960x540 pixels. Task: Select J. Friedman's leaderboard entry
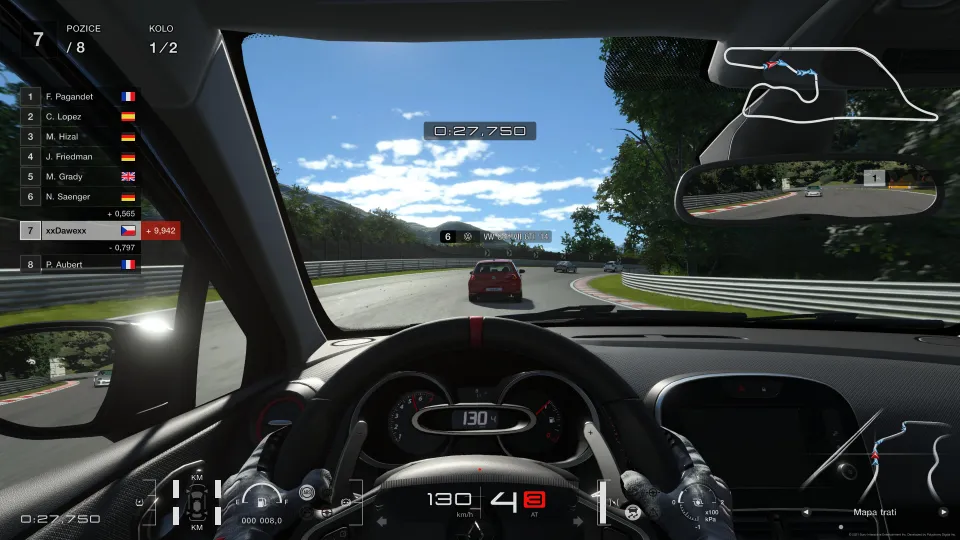point(80,156)
